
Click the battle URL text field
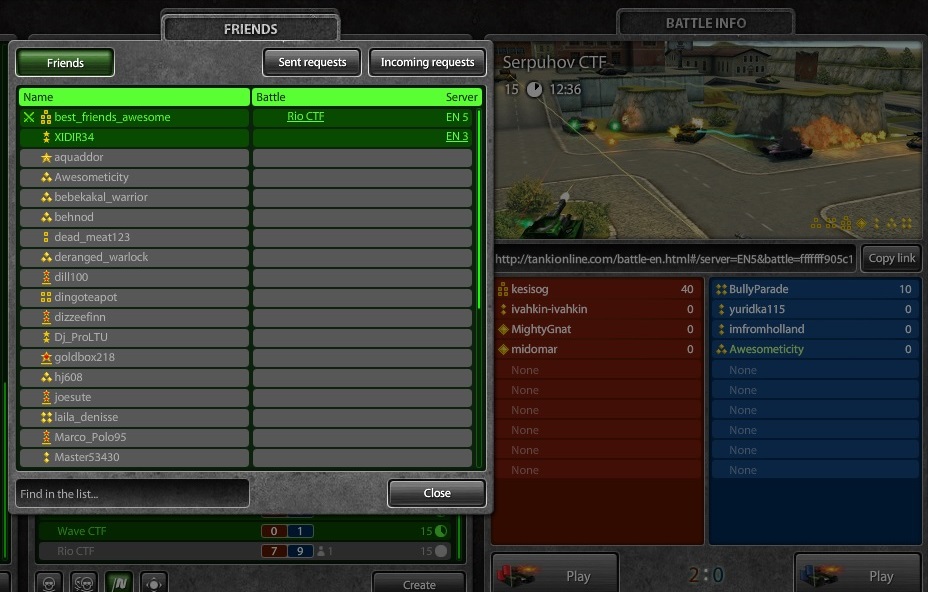pyautogui.click(x=674, y=258)
